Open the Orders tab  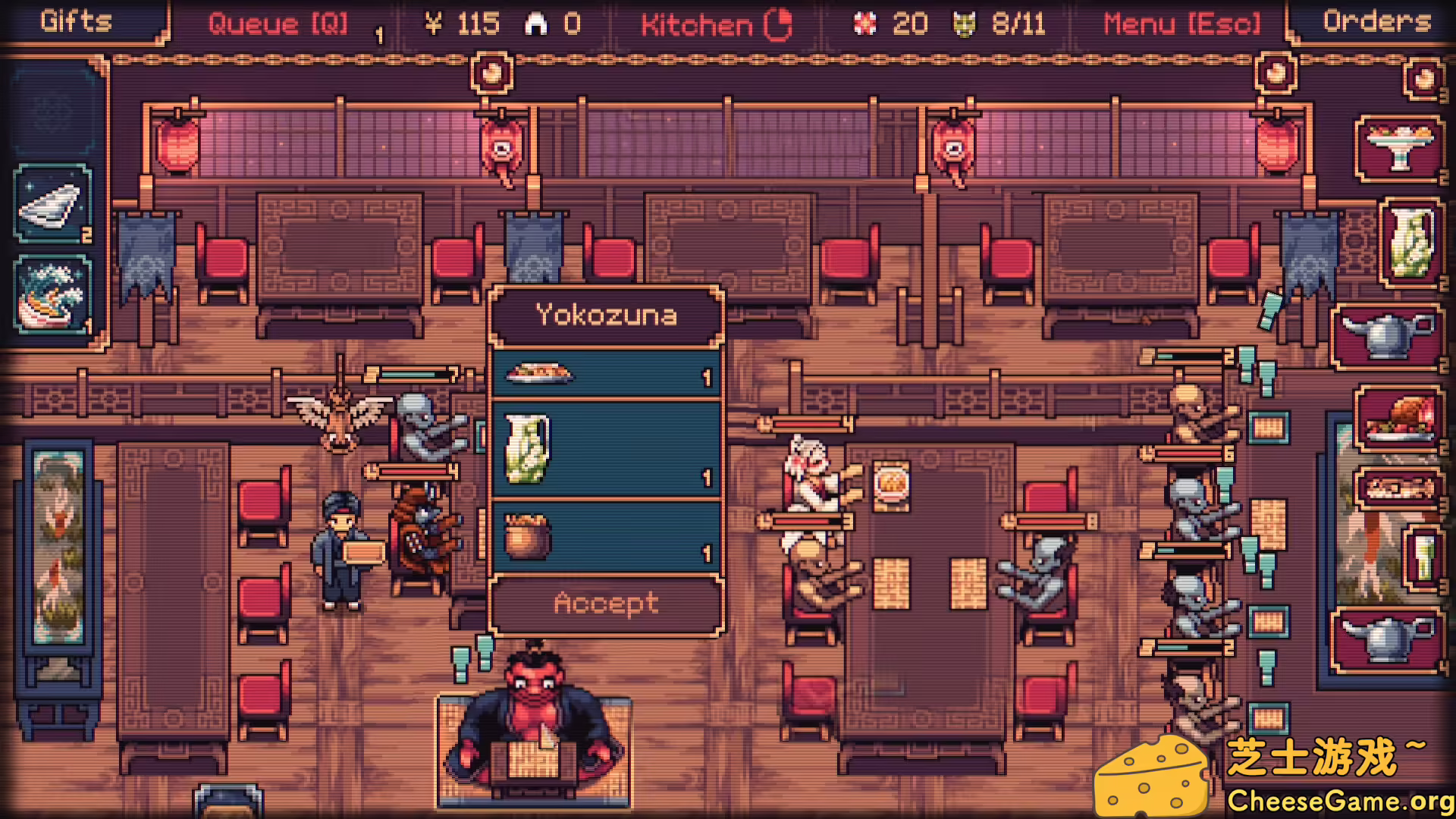point(1376,20)
